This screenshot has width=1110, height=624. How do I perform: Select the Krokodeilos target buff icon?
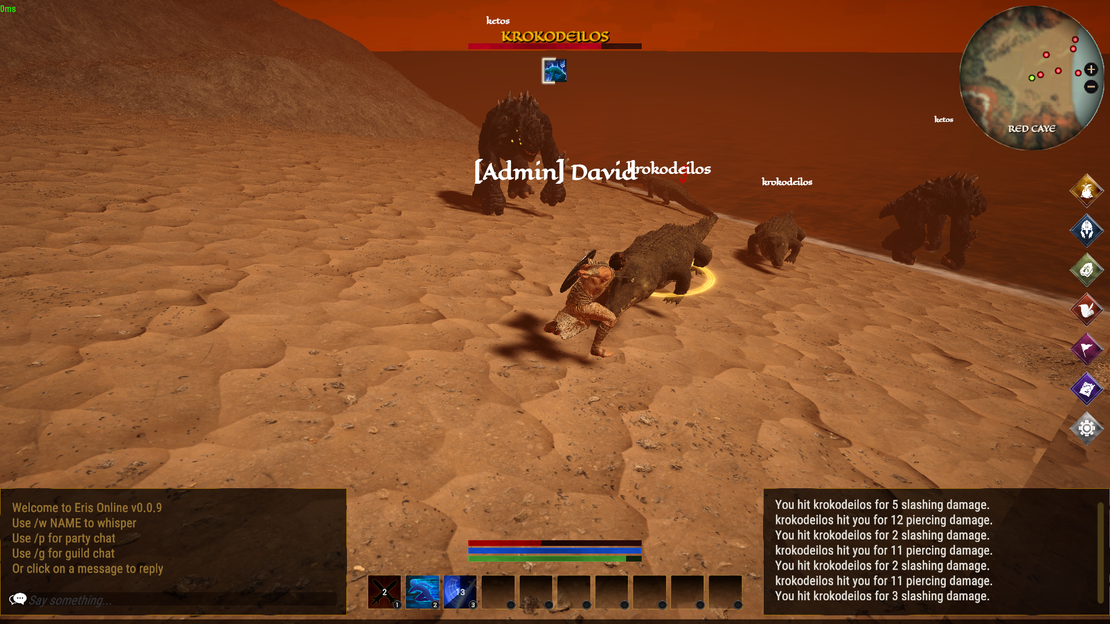point(555,70)
